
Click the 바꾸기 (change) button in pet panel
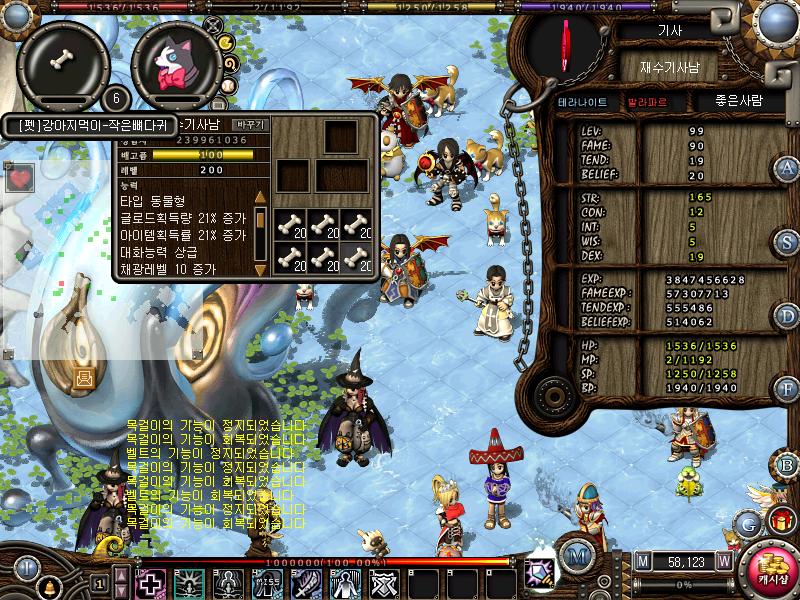pyautogui.click(x=249, y=125)
